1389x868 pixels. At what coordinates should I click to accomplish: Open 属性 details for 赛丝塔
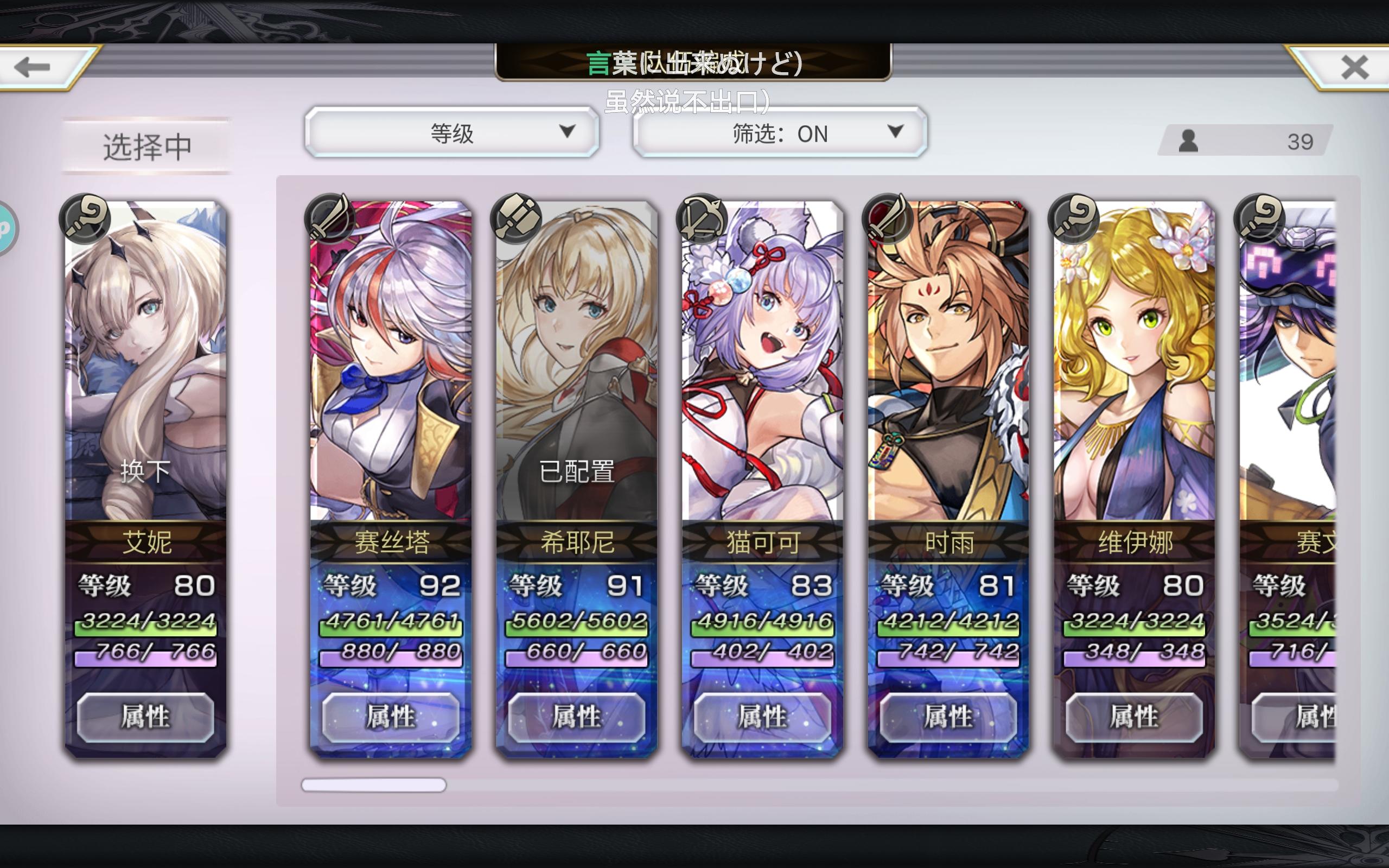tap(390, 718)
